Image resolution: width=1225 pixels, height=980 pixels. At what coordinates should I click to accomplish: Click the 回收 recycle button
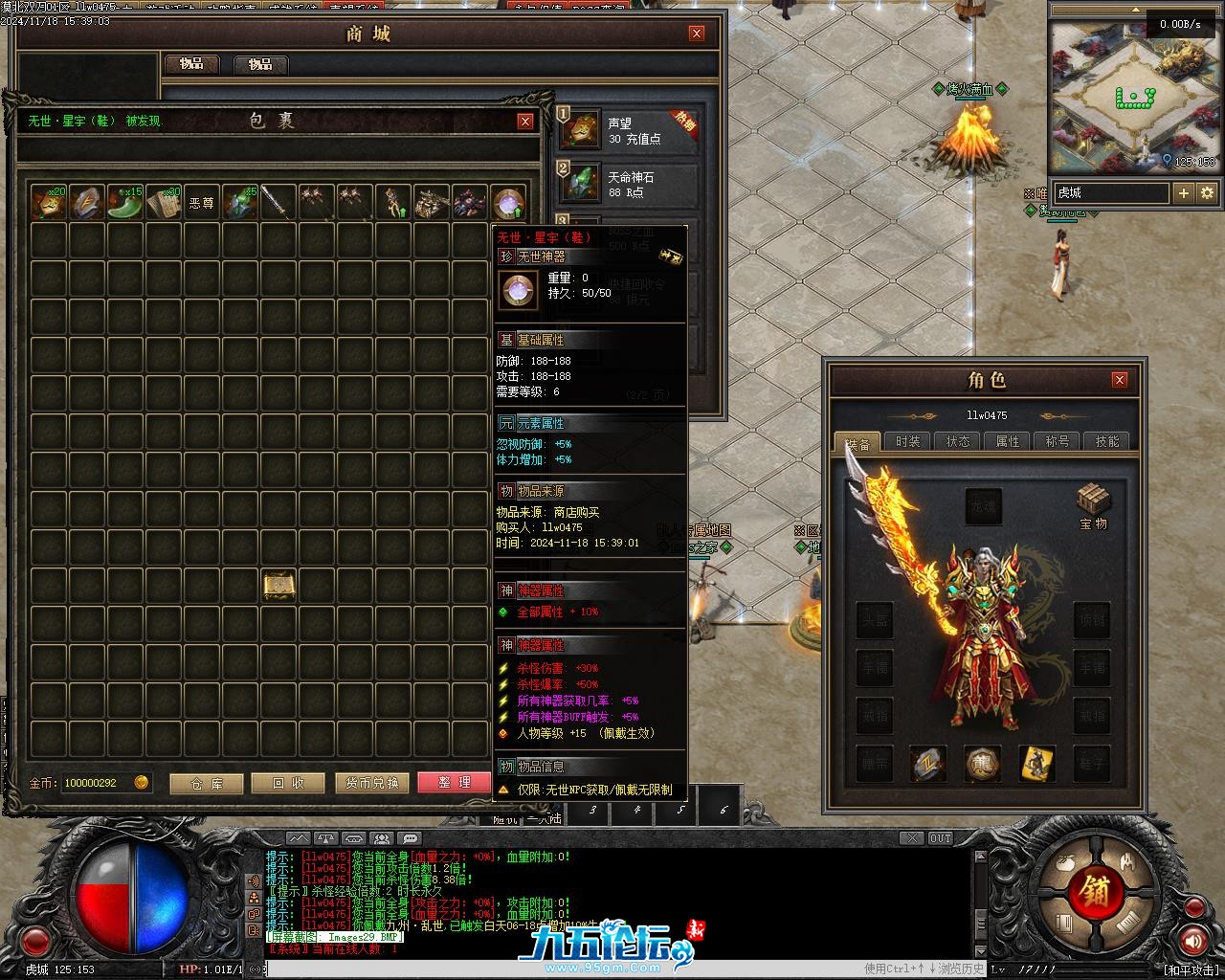tap(288, 784)
